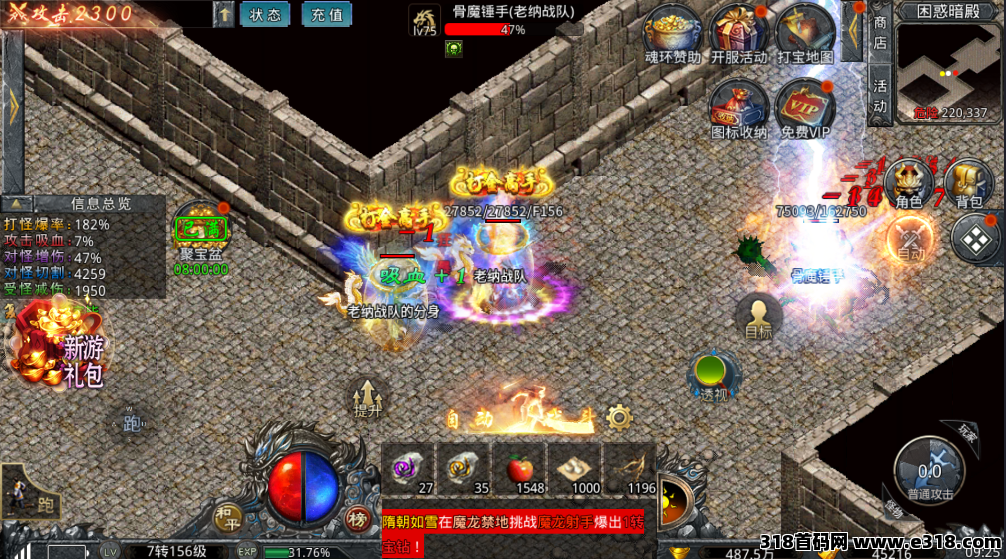Viewport: 1006px width, 559px height.
Task: Open the 困惑暗殿 minimap
Action: click(950, 70)
